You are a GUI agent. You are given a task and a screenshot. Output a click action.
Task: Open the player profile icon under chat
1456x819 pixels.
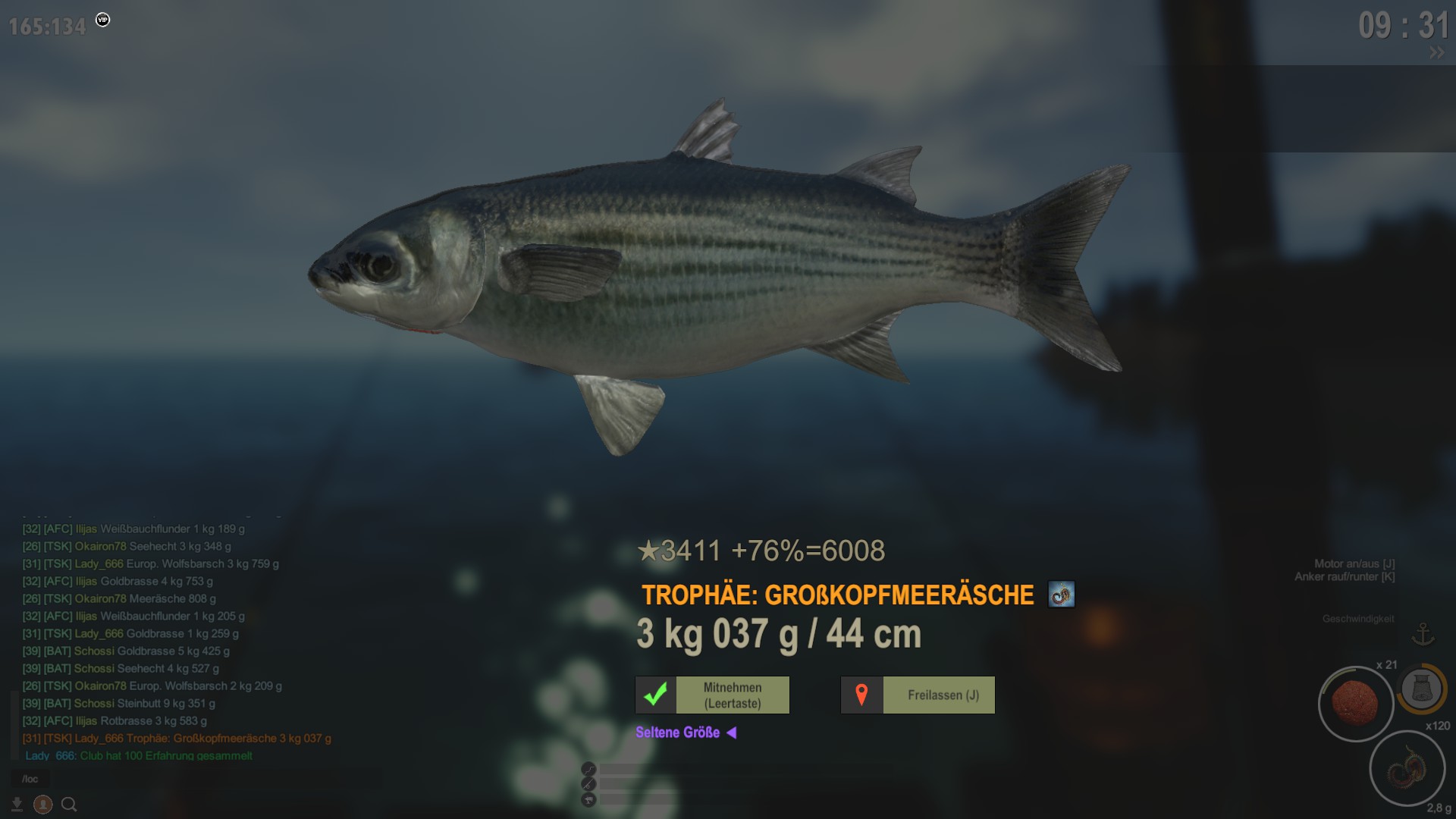tap(43, 805)
